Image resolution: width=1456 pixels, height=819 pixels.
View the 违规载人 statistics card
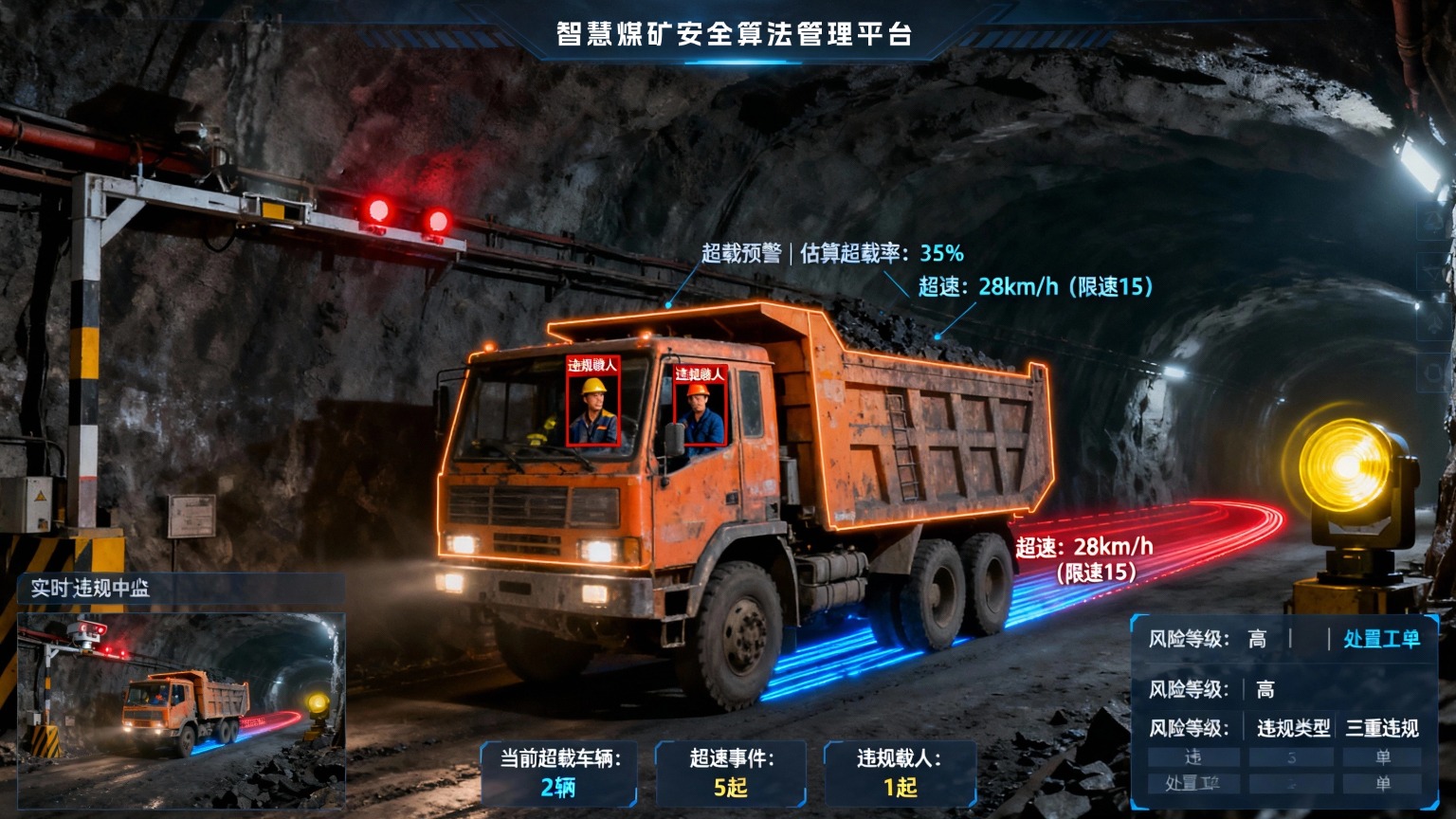pos(900,773)
